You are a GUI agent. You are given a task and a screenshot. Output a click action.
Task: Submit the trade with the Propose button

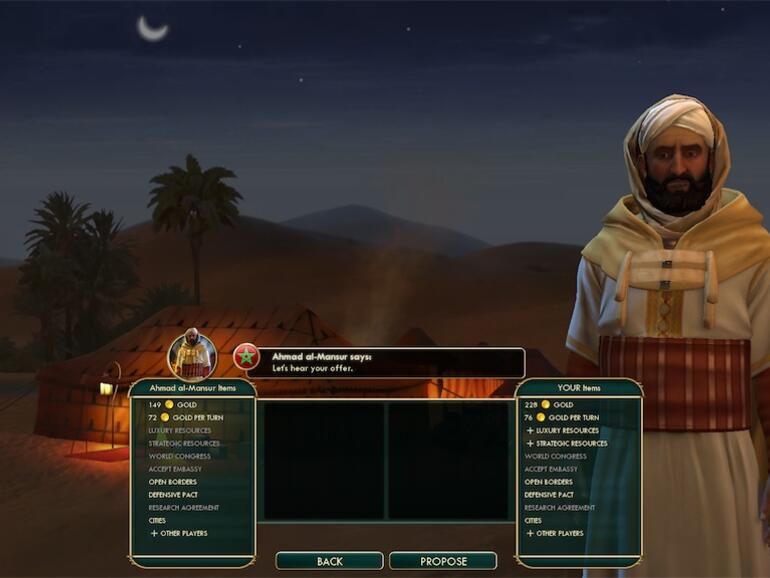point(443,561)
